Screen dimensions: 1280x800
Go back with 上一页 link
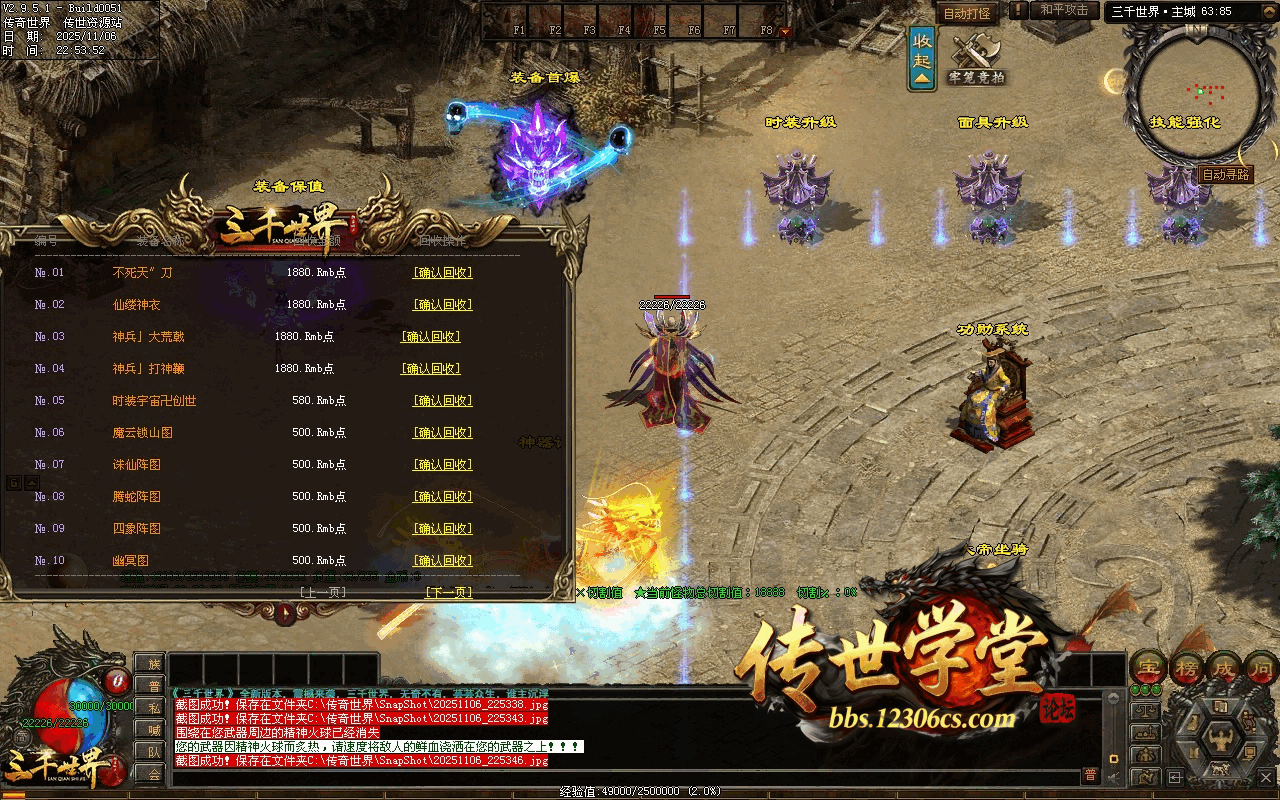[322, 592]
